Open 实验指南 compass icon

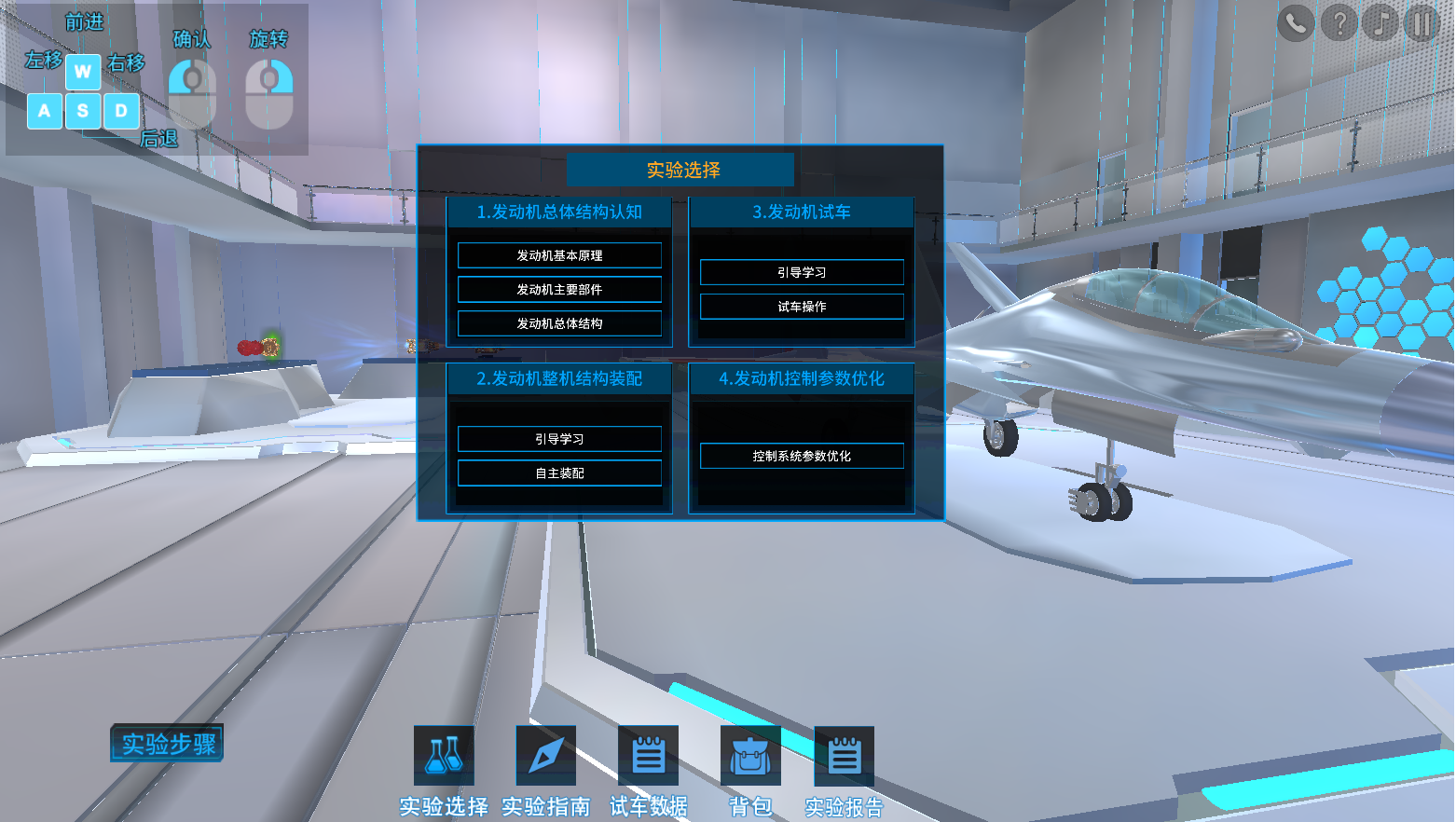point(546,756)
